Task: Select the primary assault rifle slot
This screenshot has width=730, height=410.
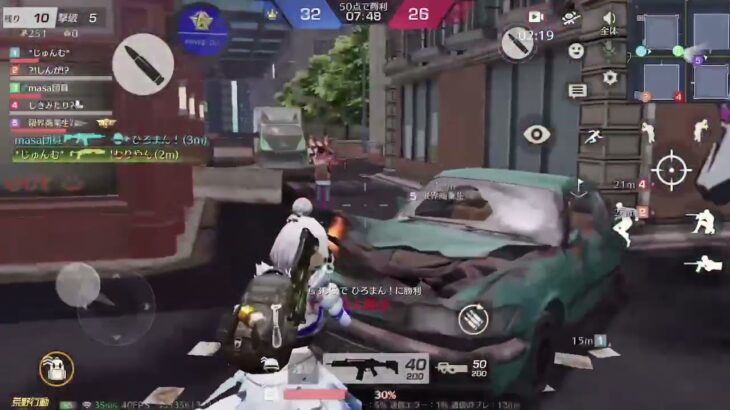Action: (376, 369)
